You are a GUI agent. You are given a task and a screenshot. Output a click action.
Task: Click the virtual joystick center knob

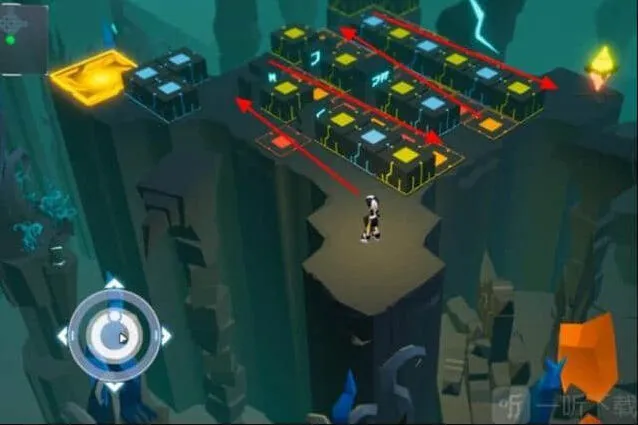113,334
